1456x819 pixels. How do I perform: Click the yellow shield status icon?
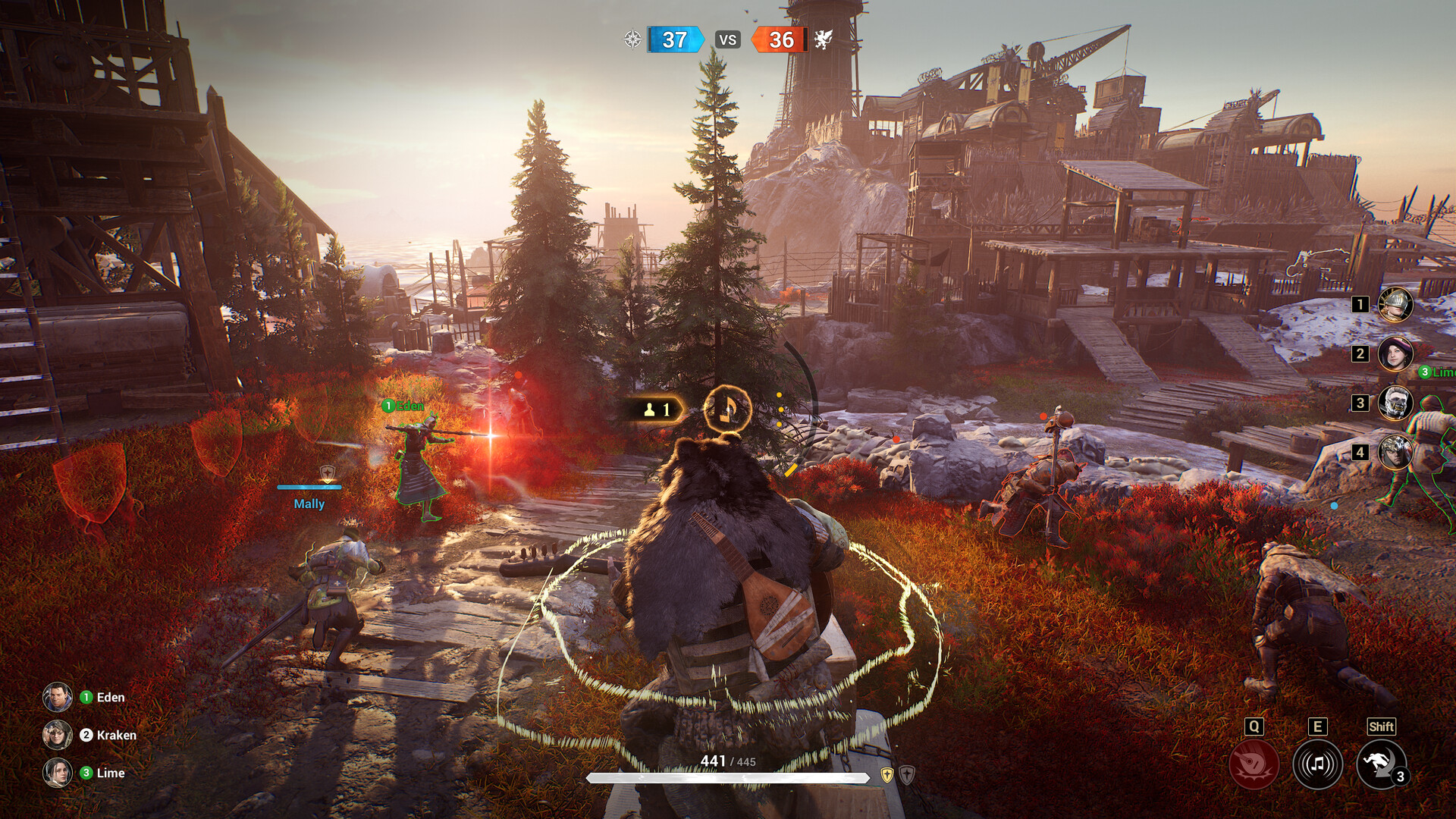886,774
